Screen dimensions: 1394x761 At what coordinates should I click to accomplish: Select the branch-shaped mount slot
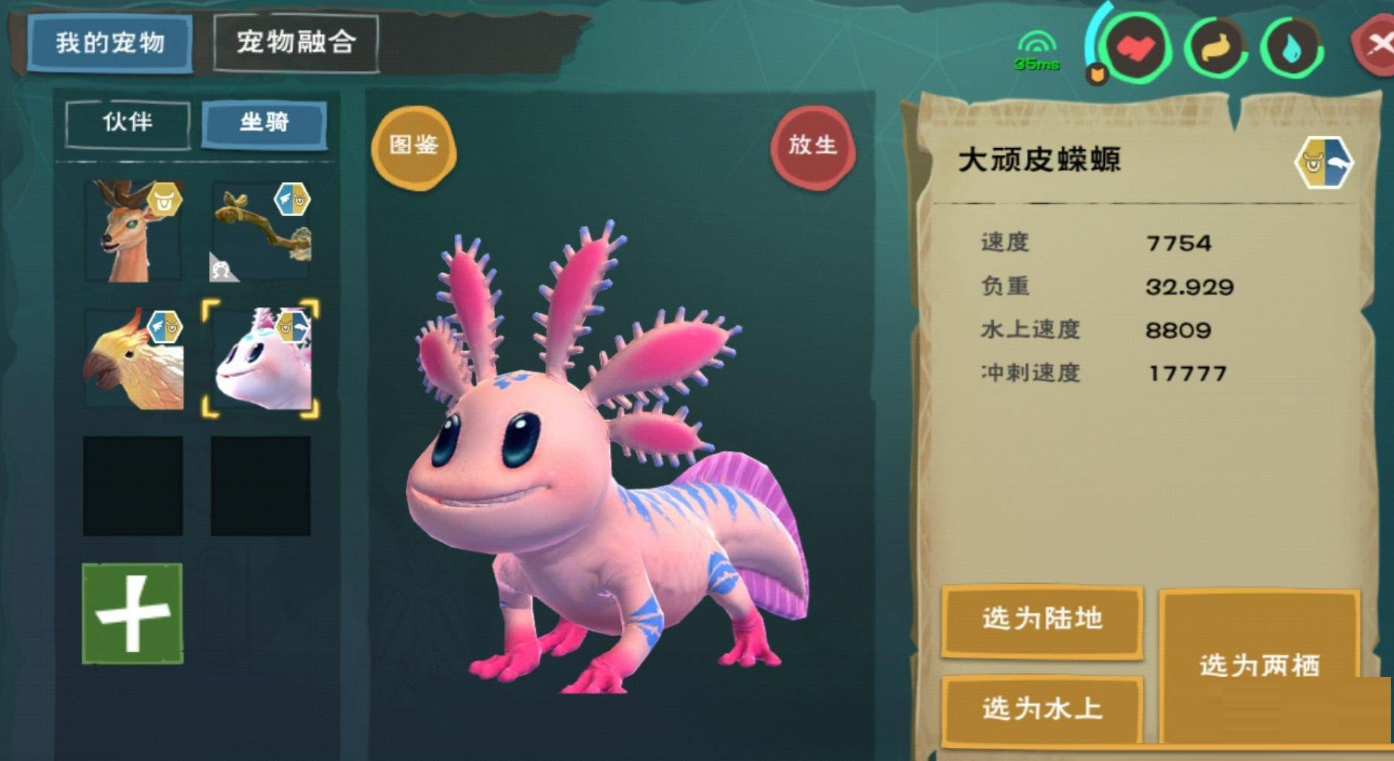pos(261,231)
